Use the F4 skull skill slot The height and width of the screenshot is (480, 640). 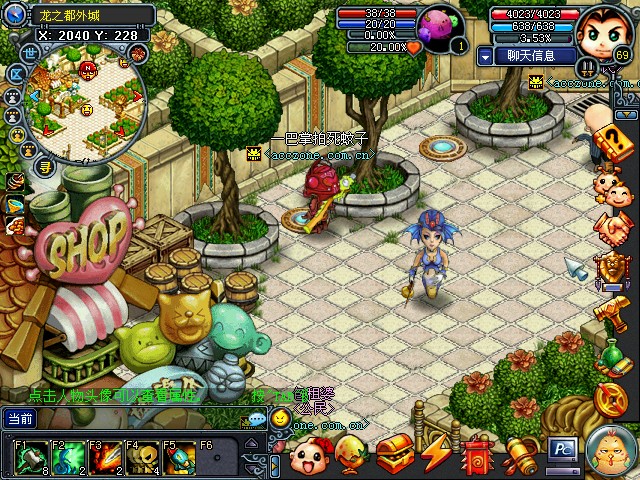pos(144,459)
